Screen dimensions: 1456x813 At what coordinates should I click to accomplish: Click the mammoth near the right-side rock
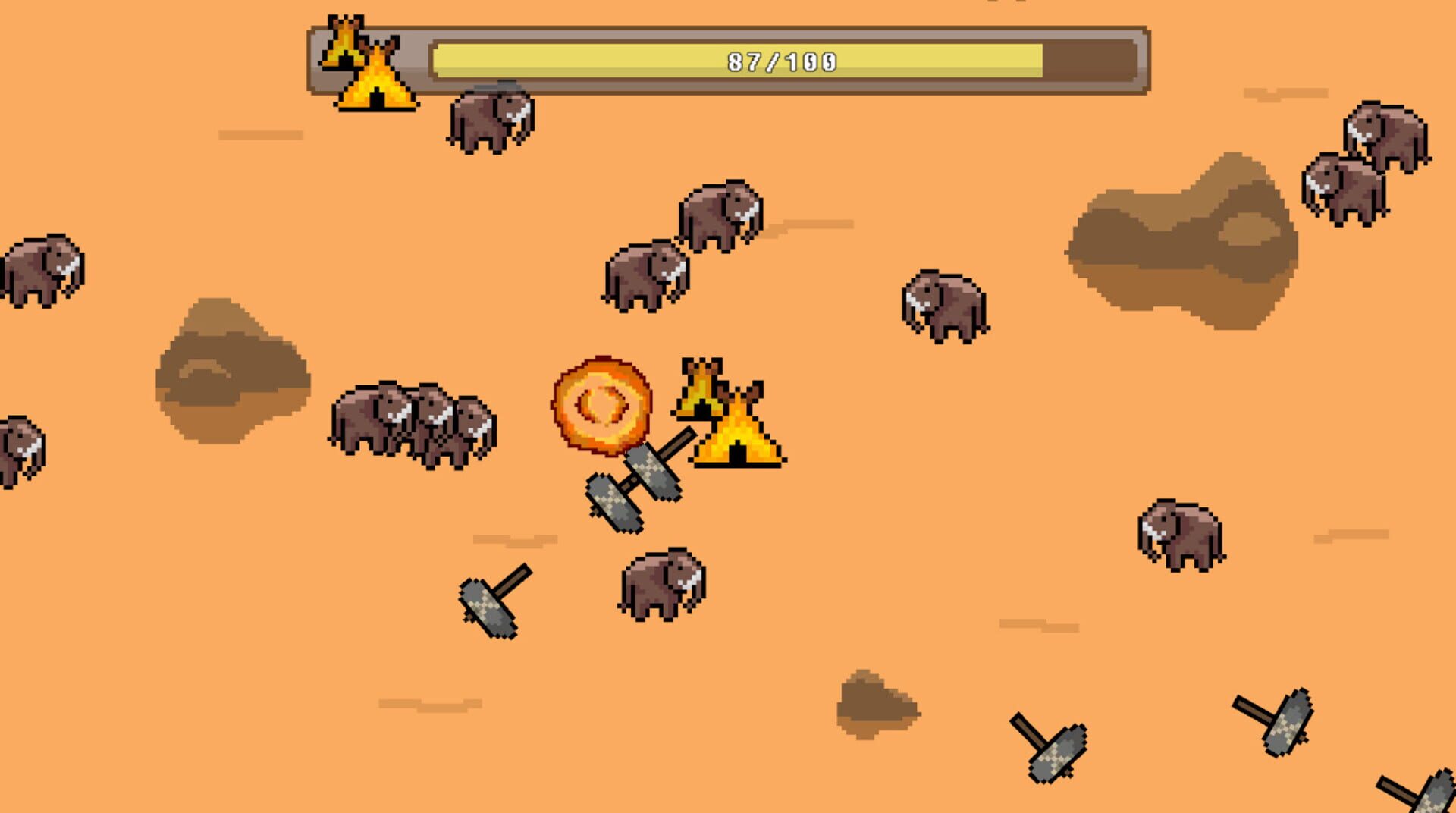tap(944, 303)
